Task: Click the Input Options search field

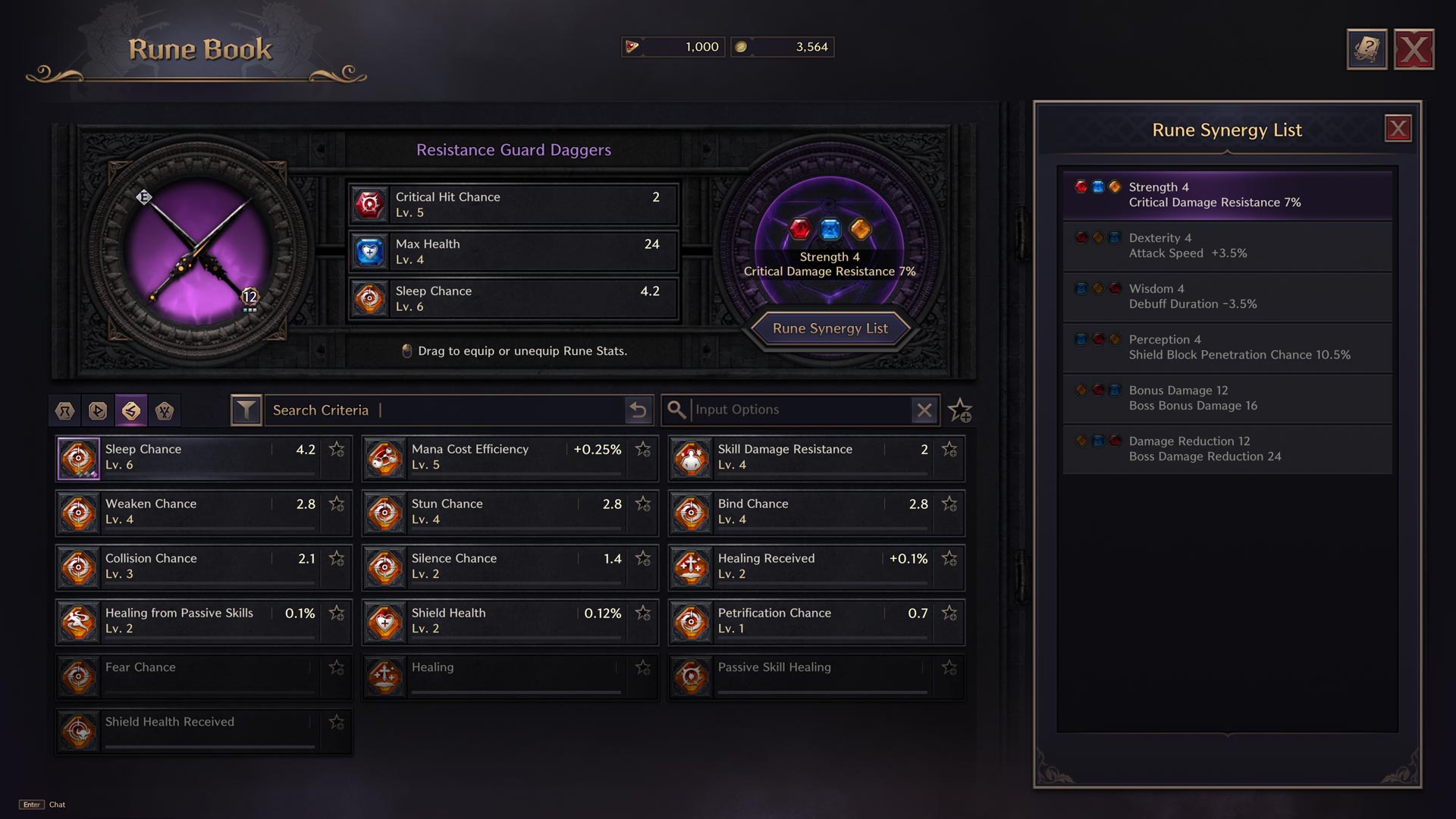Action: (800, 410)
